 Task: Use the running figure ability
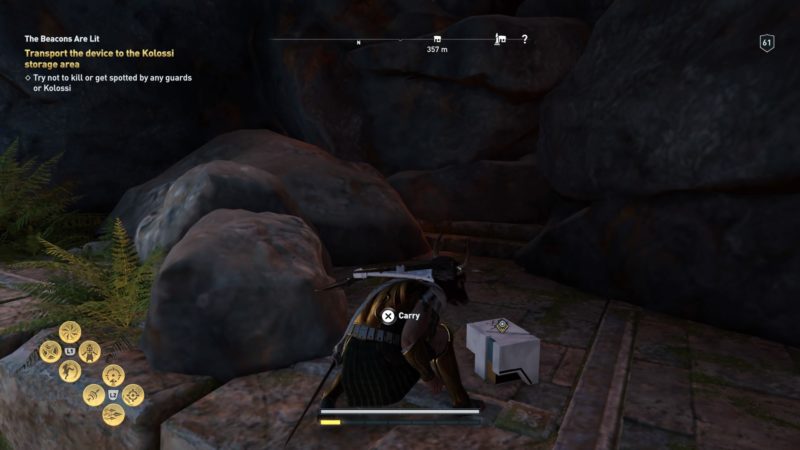click(70, 371)
